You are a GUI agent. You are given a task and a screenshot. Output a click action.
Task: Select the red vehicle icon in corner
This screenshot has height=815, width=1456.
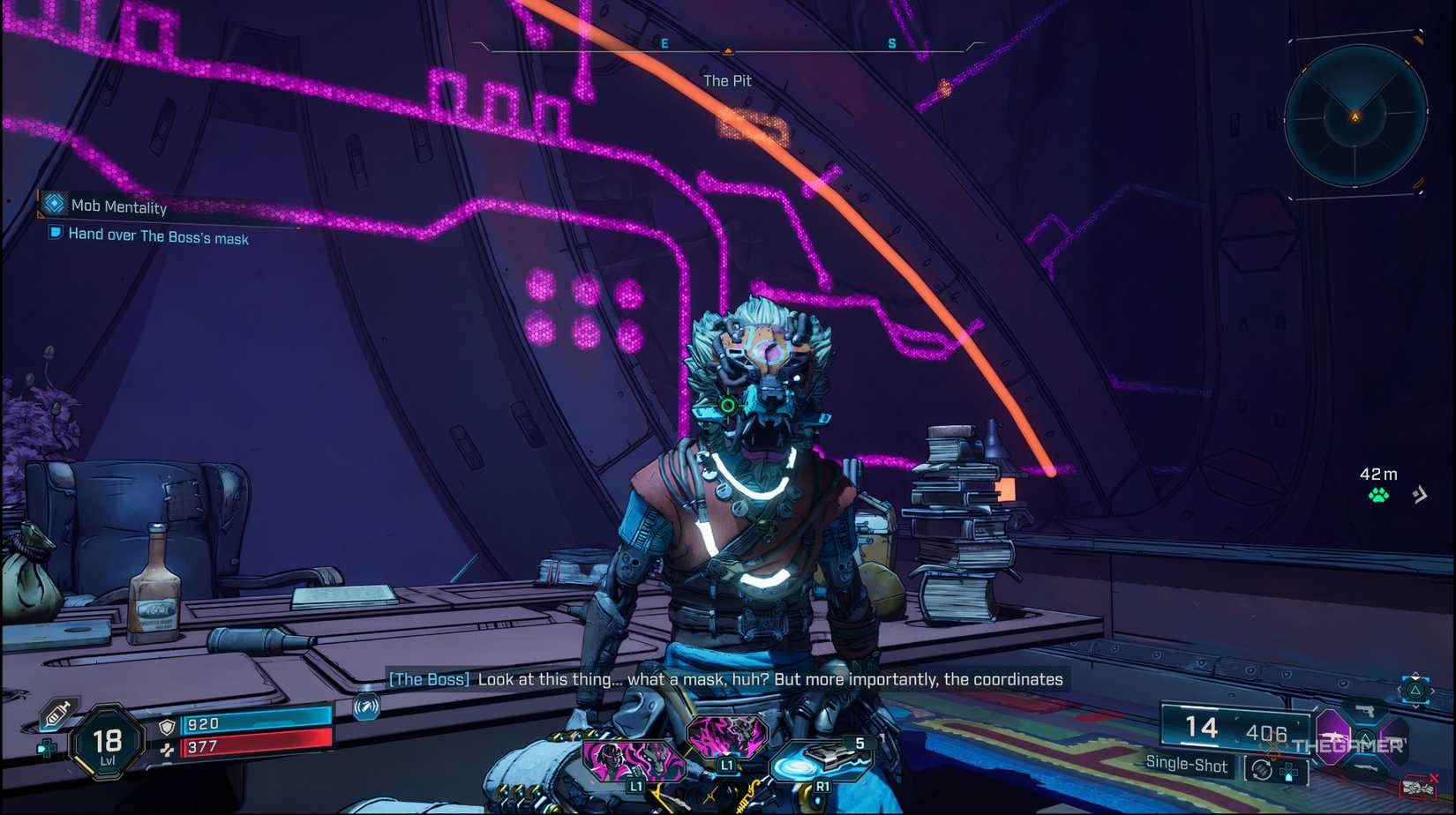pos(1417,786)
